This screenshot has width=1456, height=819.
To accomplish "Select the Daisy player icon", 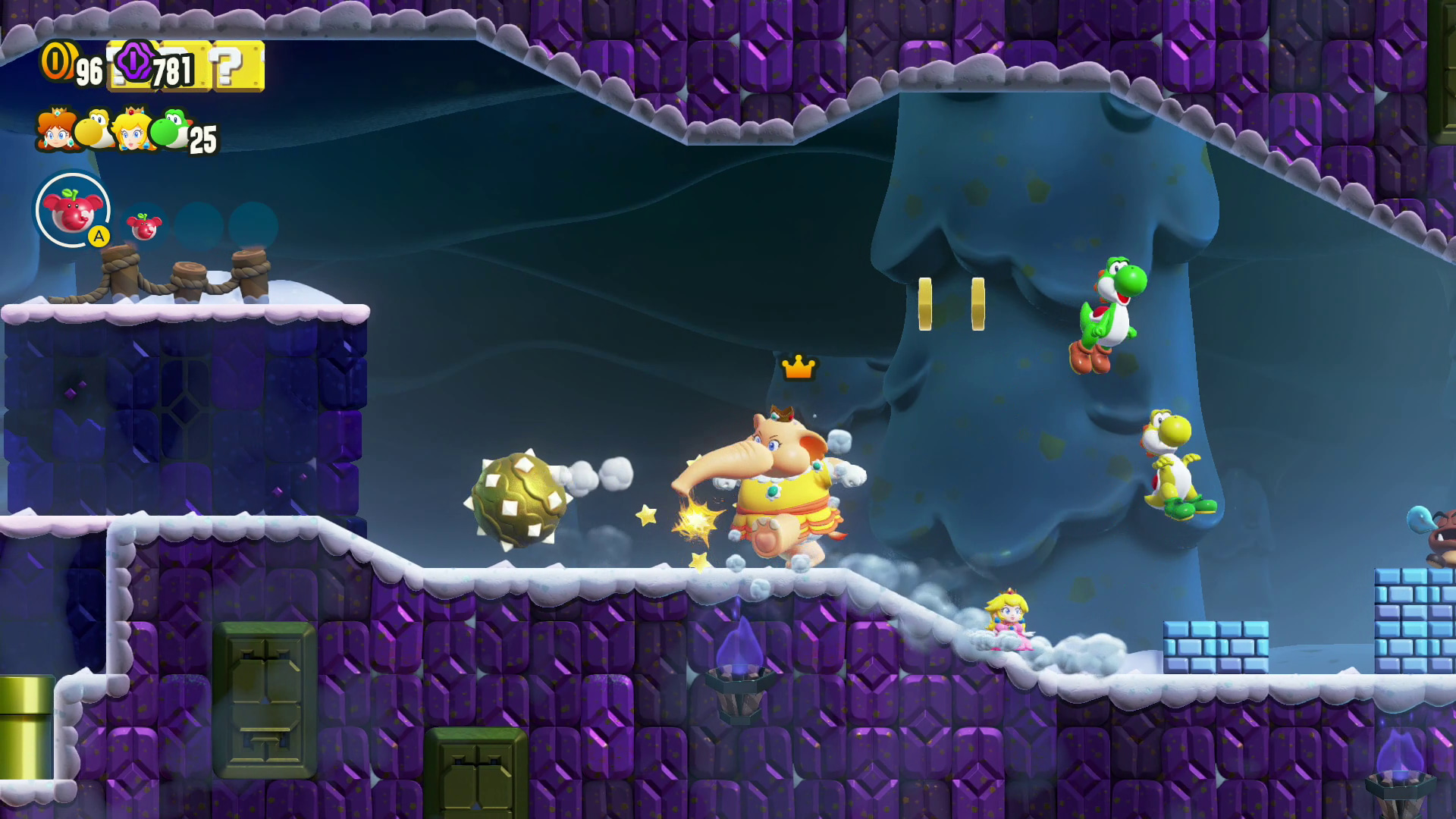I will [x=55, y=129].
